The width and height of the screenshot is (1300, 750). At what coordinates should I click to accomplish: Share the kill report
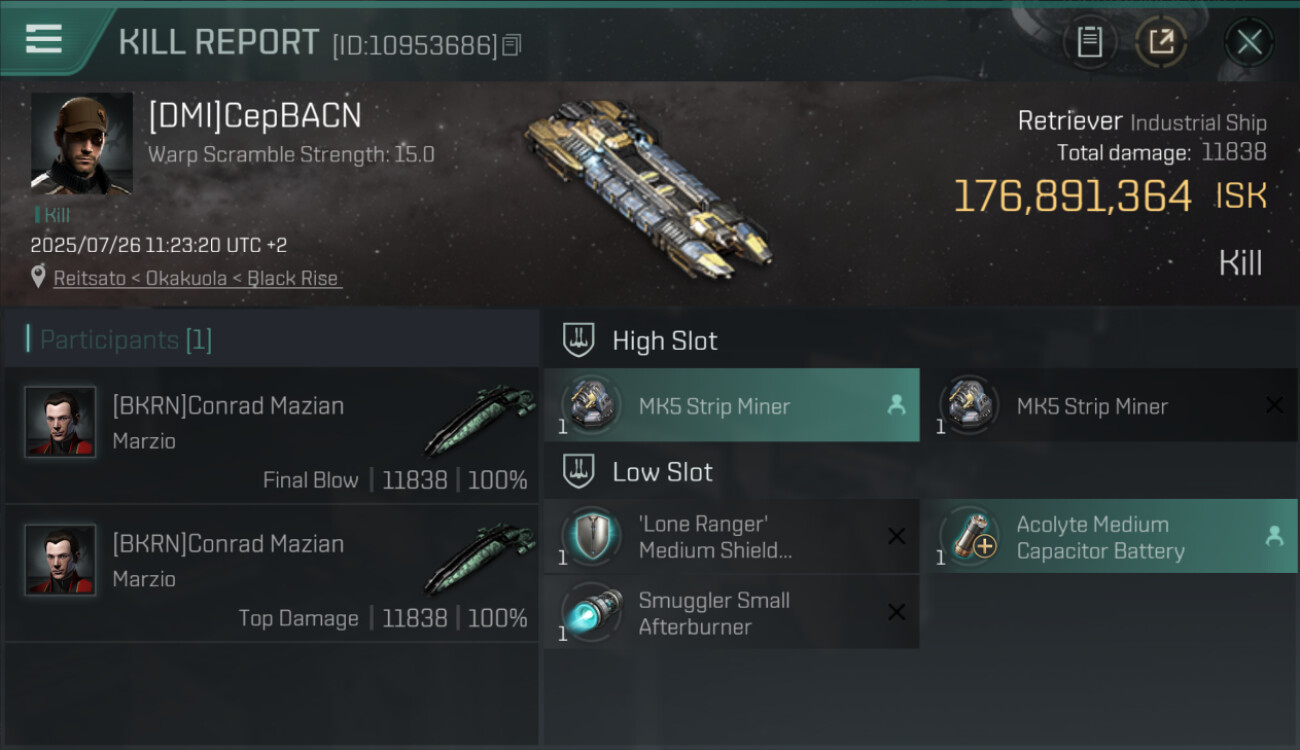(1161, 42)
